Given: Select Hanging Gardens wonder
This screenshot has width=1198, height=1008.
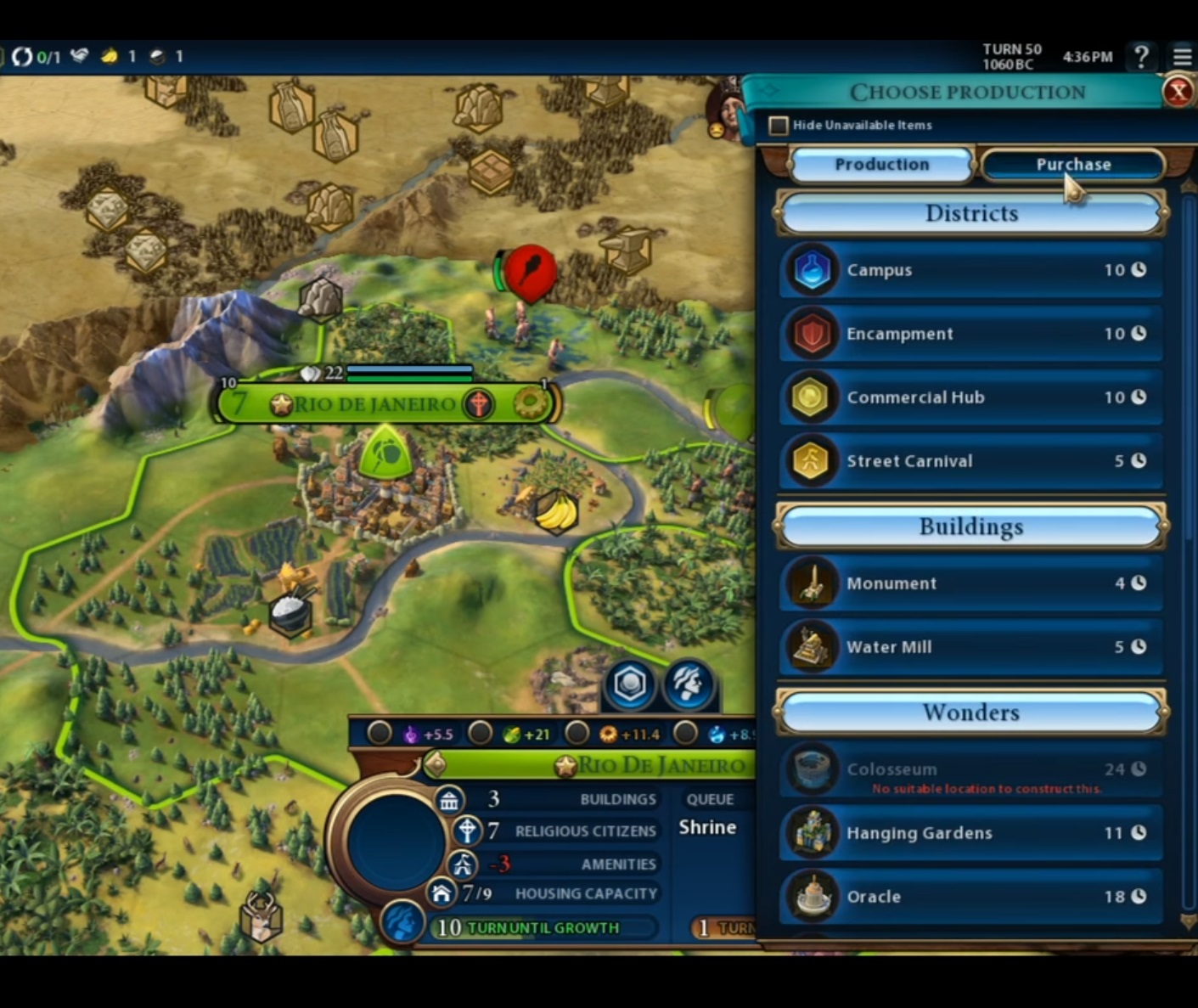Looking at the screenshot, I should [x=970, y=833].
